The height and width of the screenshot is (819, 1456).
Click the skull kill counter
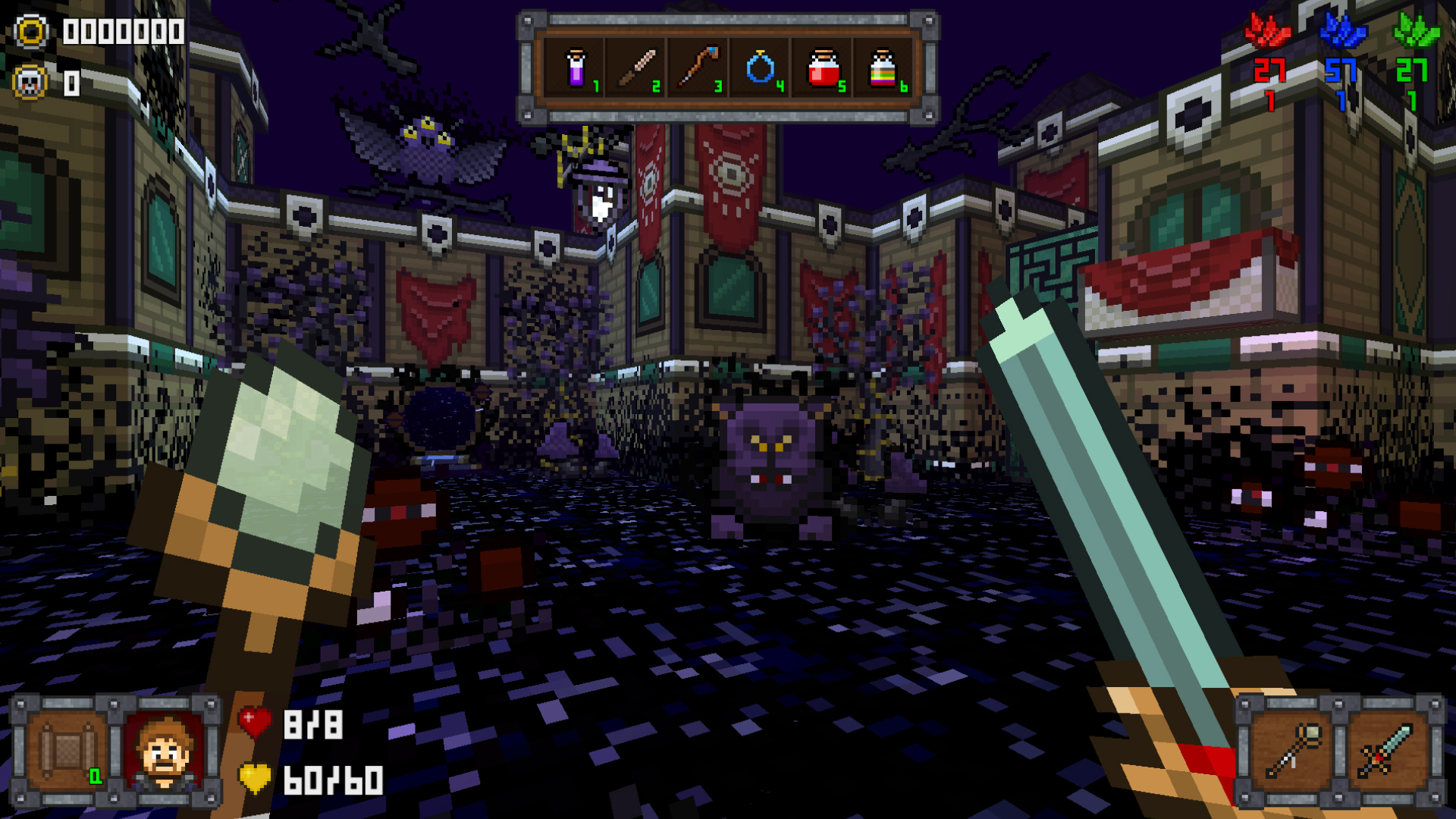tap(32, 83)
